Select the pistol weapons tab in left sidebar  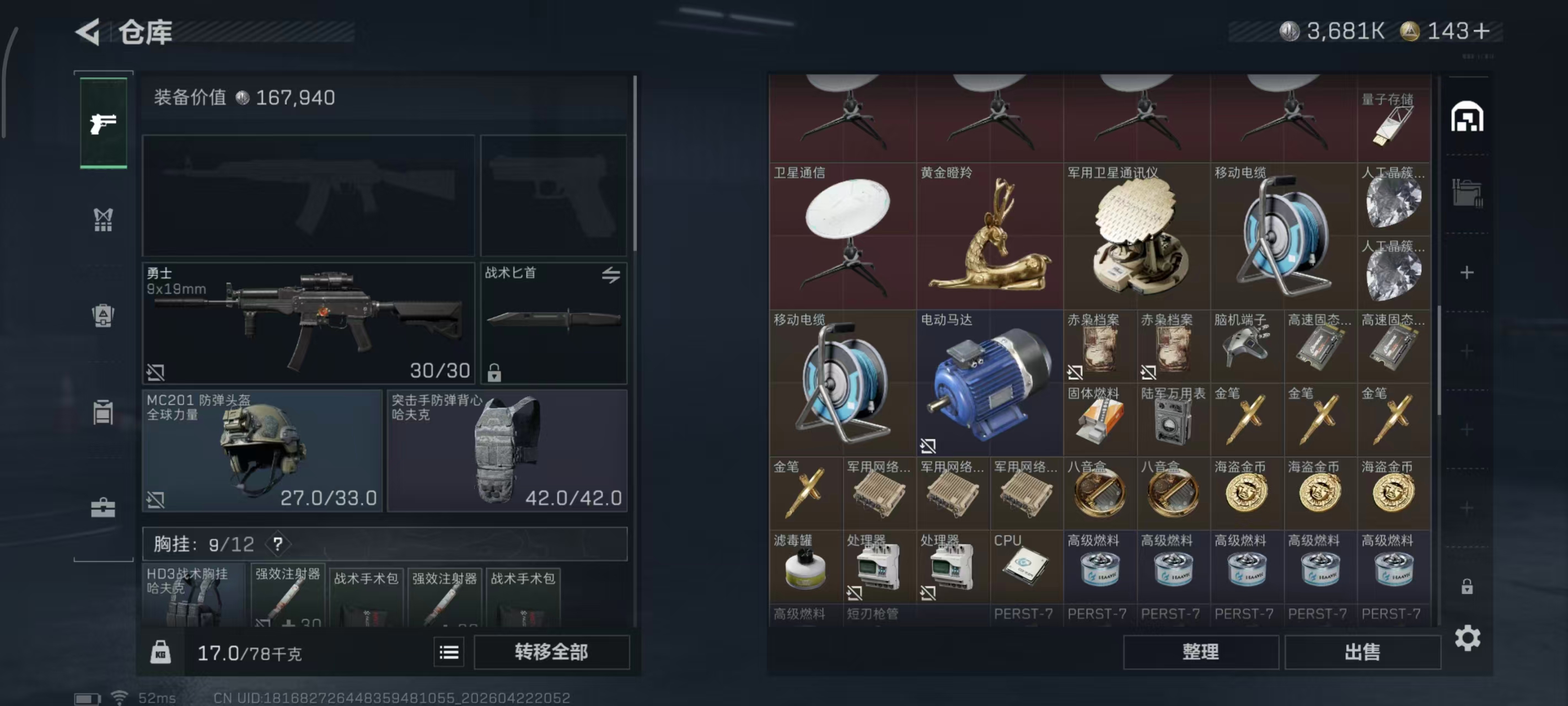pyautogui.click(x=103, y=122)
